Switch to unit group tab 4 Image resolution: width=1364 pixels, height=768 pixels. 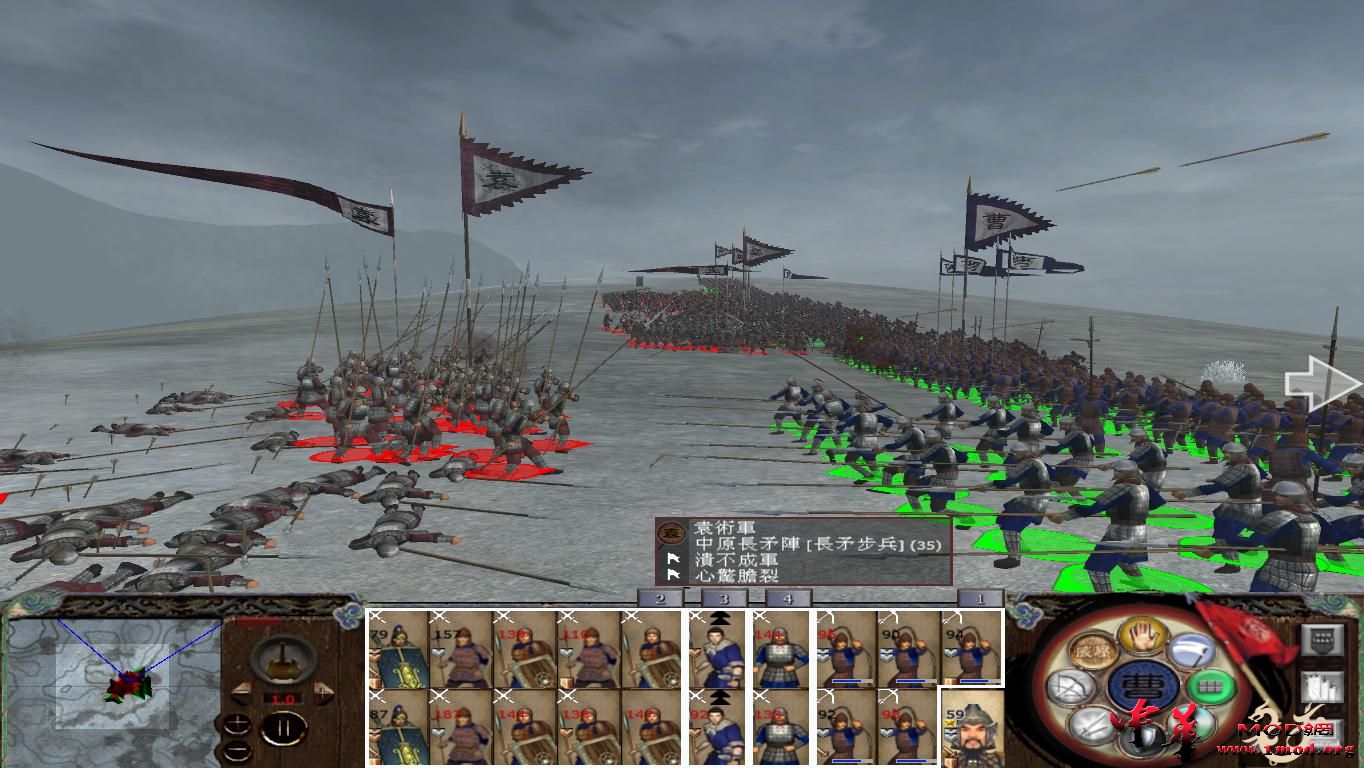787,598
